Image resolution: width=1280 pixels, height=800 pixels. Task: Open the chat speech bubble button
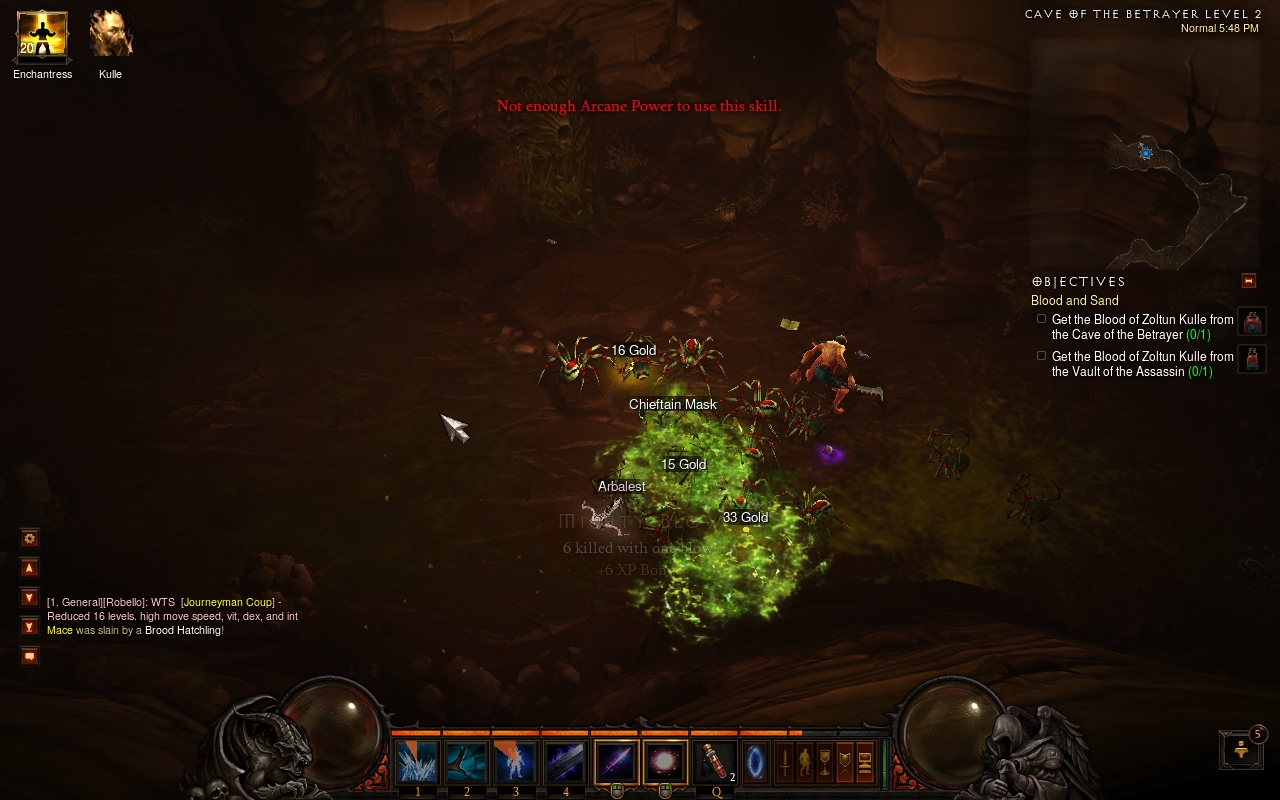[x=30, y=656]
